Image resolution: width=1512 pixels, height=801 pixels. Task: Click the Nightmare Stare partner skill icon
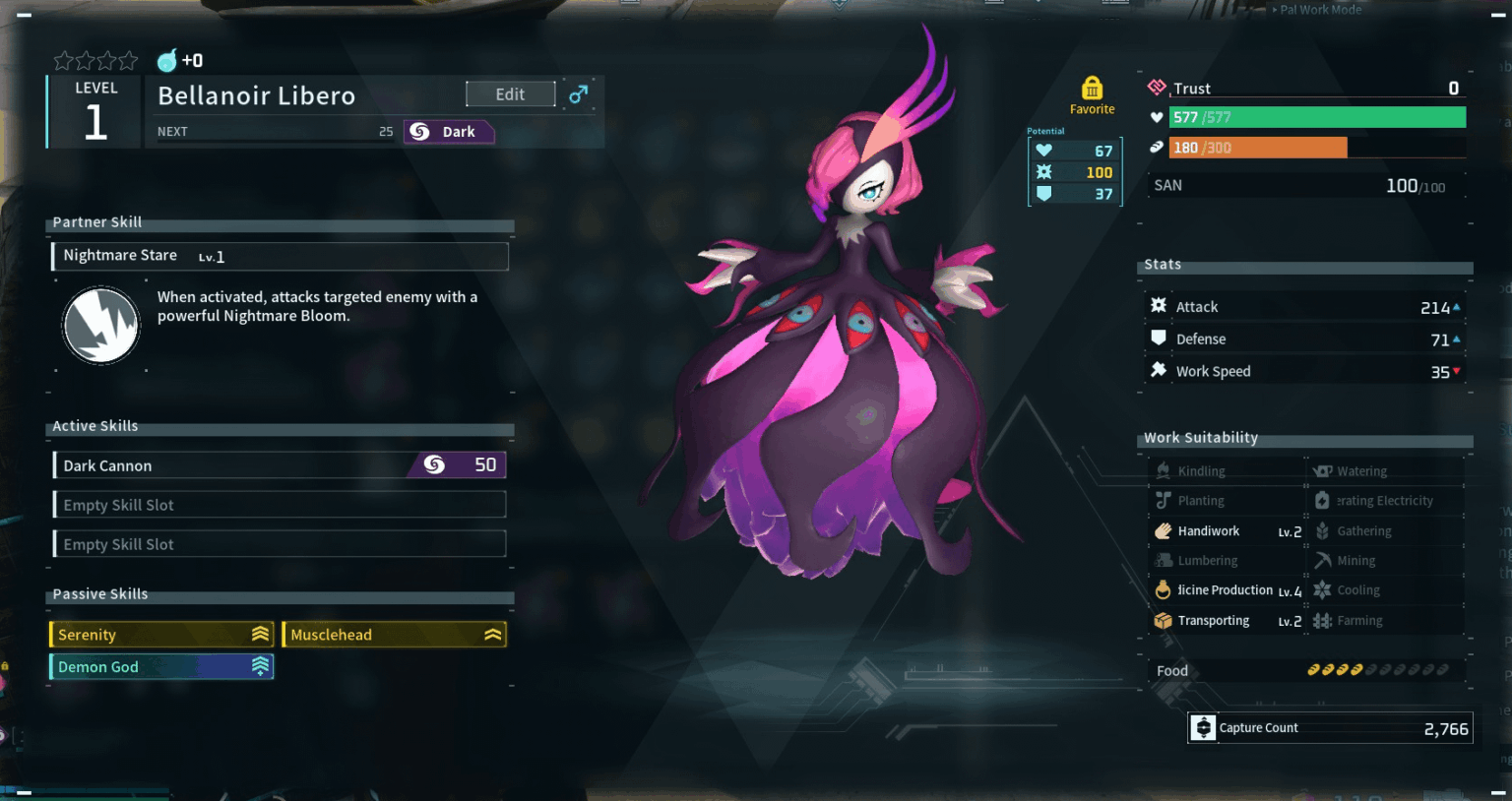pos(100,326)
